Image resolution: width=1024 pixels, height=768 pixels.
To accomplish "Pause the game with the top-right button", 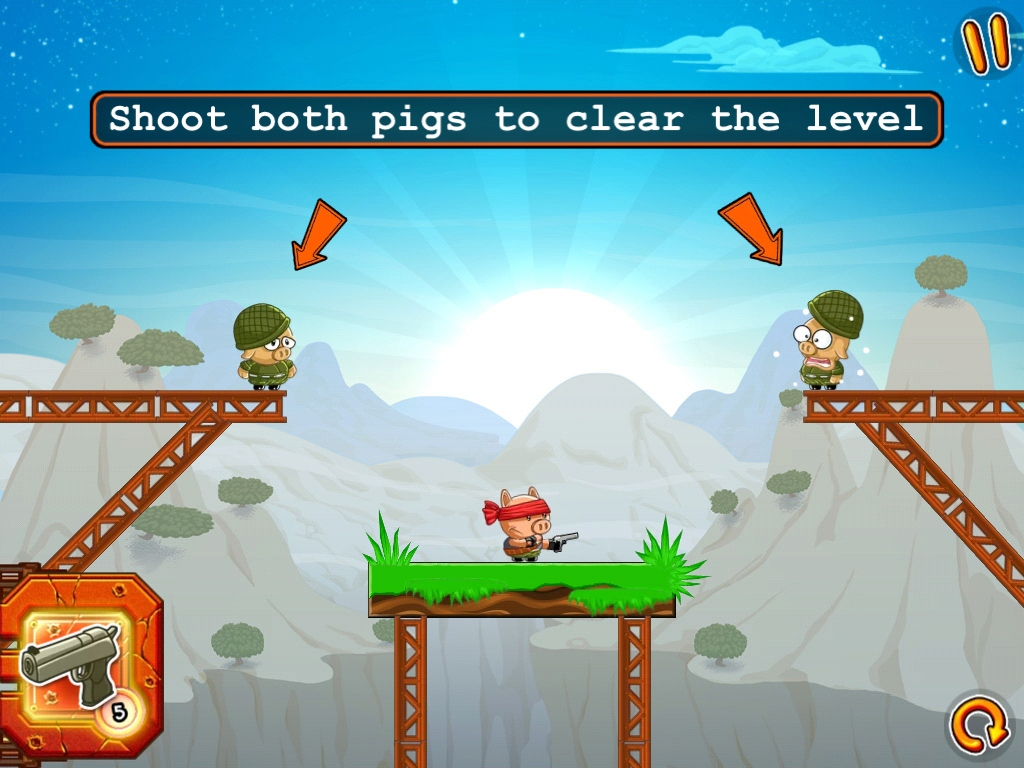I will click(987, 43).
